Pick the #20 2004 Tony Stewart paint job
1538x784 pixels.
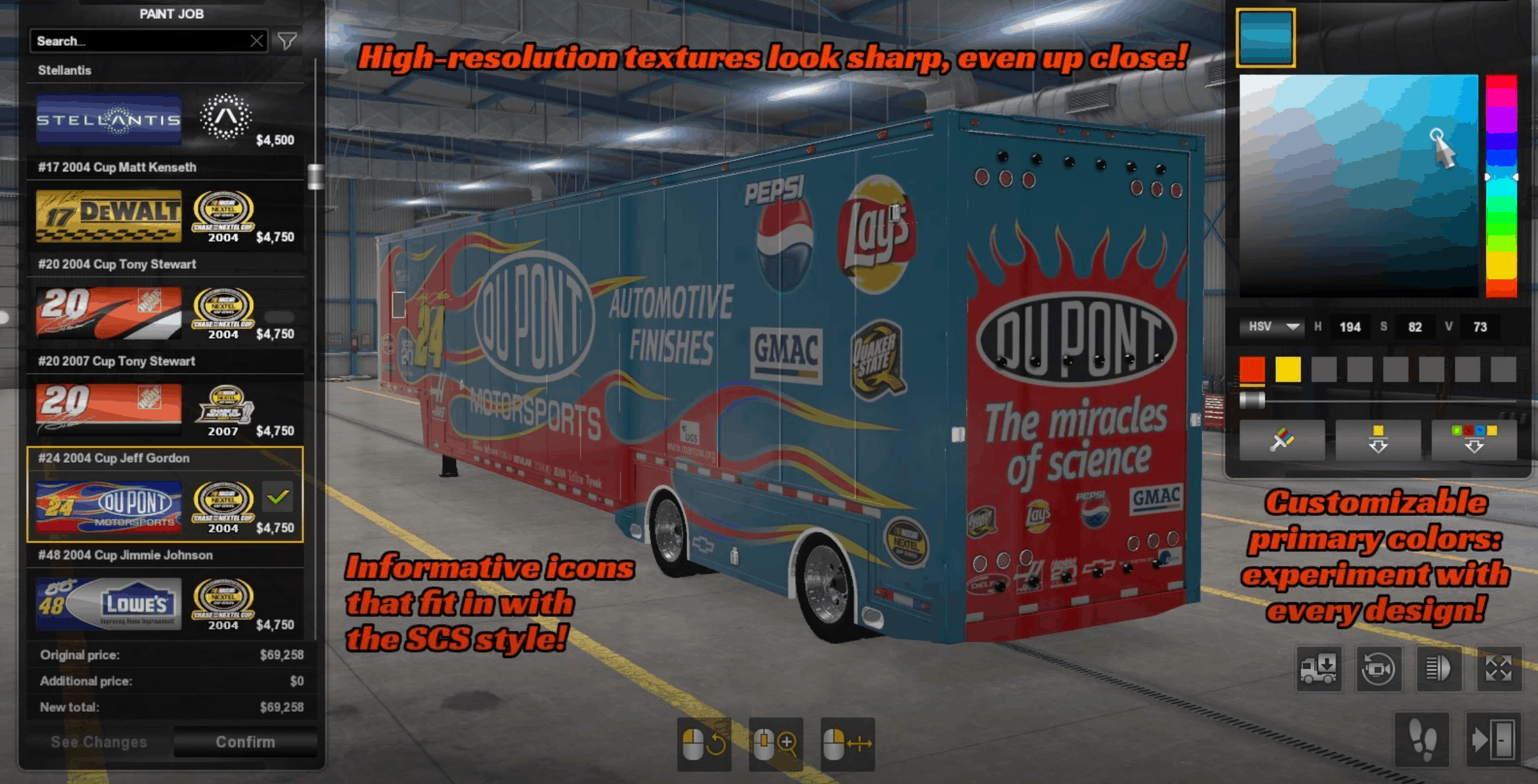click(165, 313)
